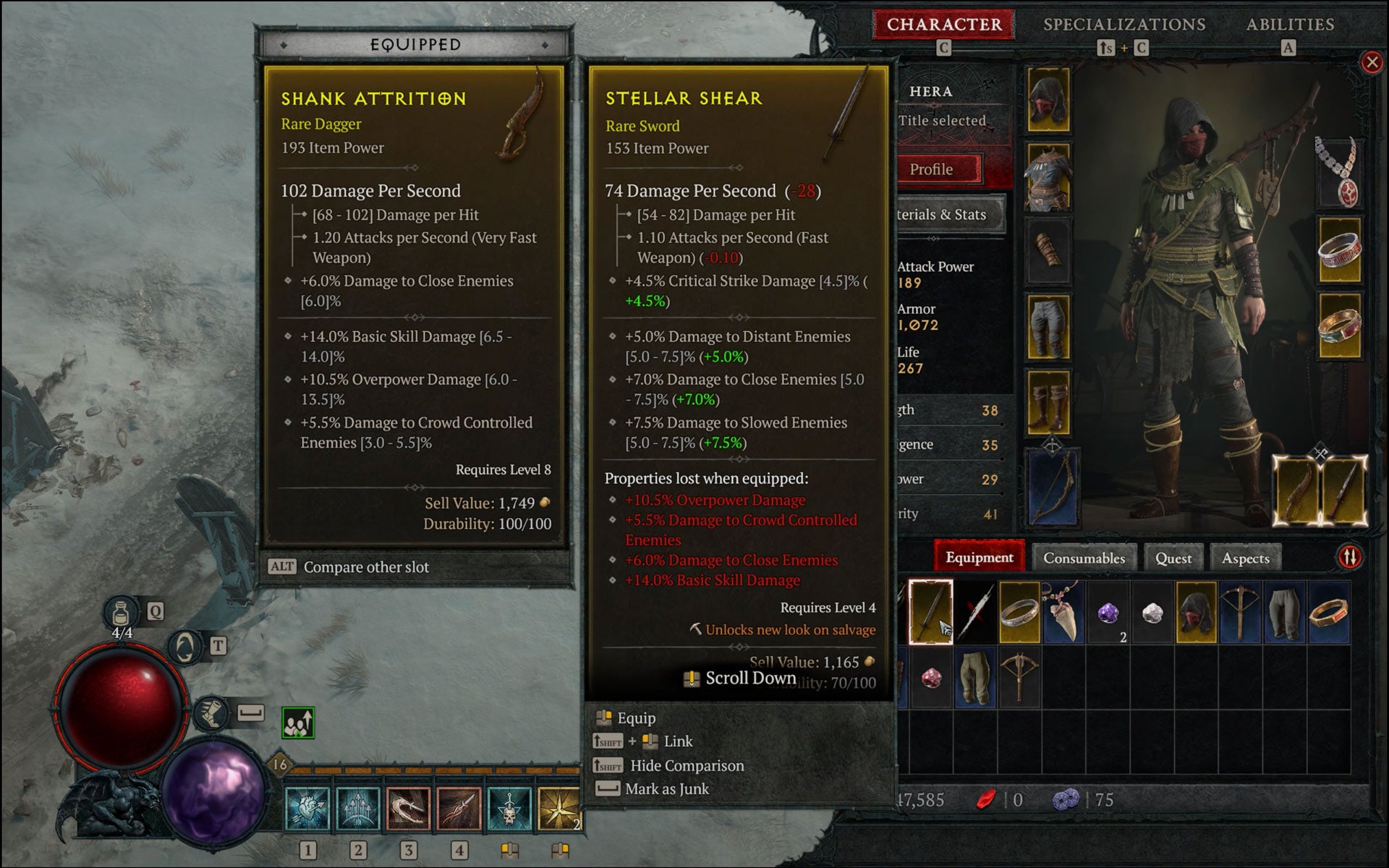Open the Materials & Stats panel
The height and width of the screenshot is (868, 1389).
942,215
